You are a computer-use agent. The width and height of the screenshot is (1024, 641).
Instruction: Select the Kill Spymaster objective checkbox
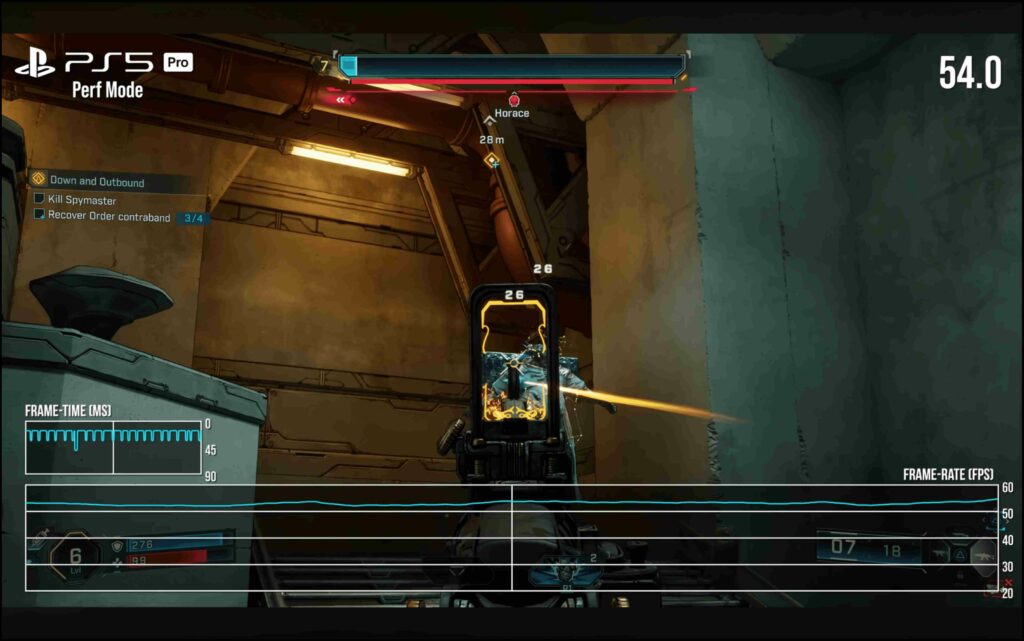40,200
